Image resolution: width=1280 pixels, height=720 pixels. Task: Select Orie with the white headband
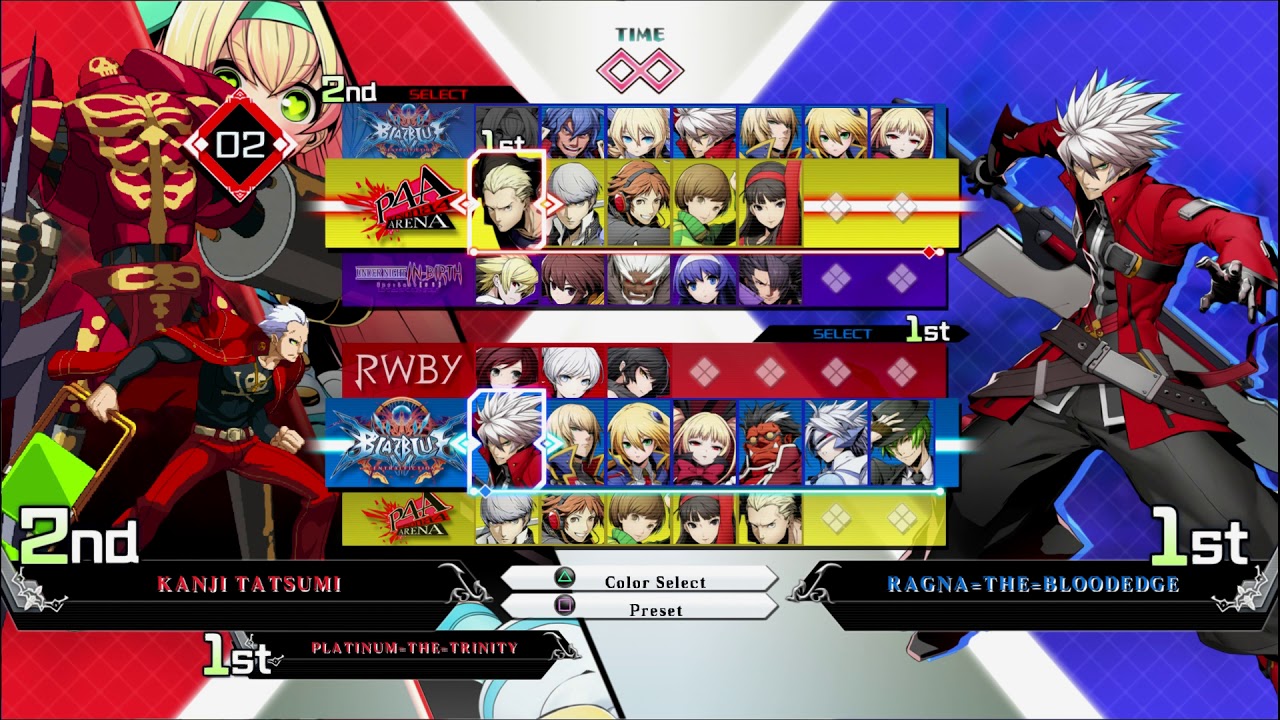click(x=704, y=280)
